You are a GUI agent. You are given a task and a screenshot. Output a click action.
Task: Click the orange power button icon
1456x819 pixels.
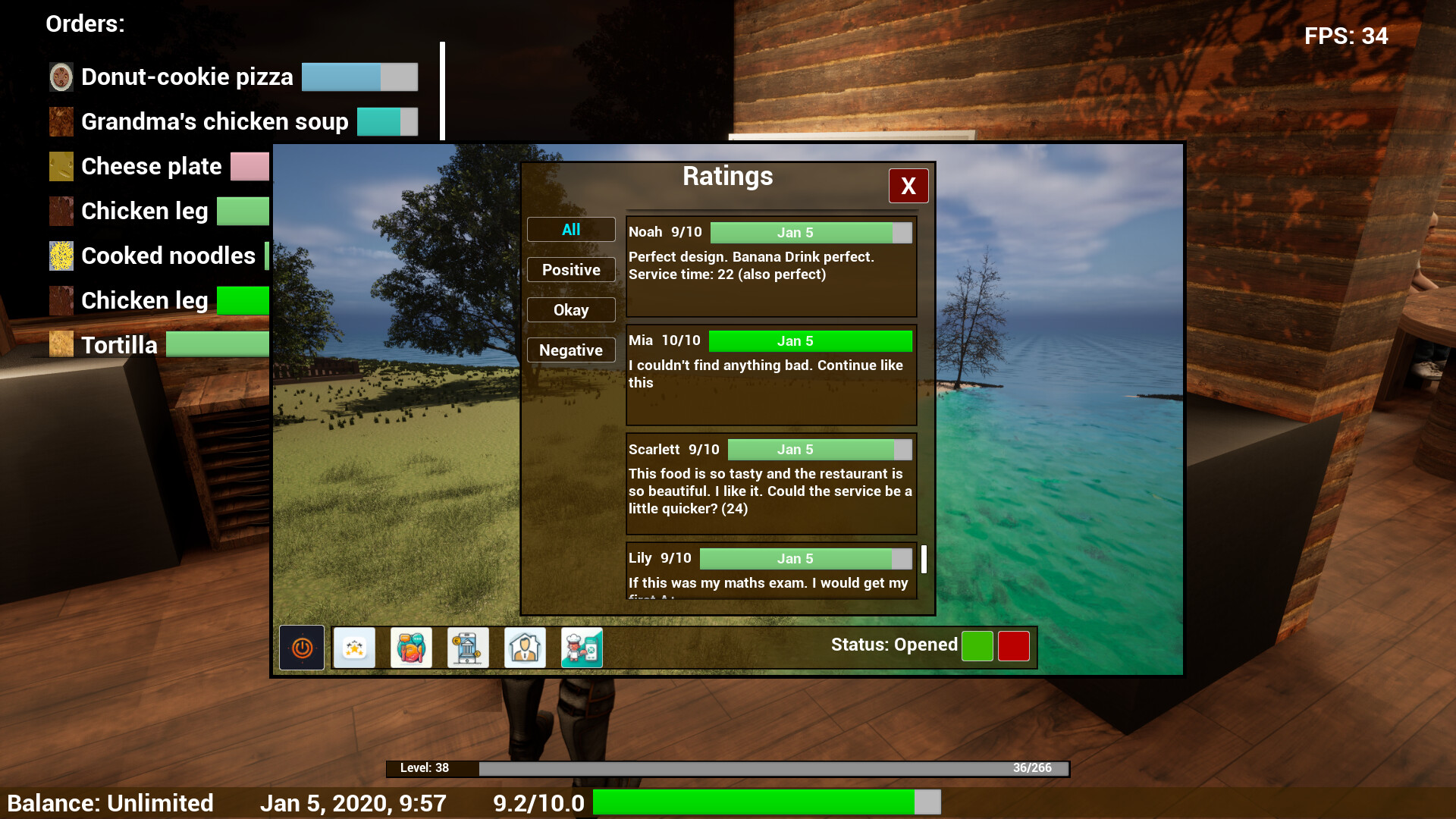301,647
